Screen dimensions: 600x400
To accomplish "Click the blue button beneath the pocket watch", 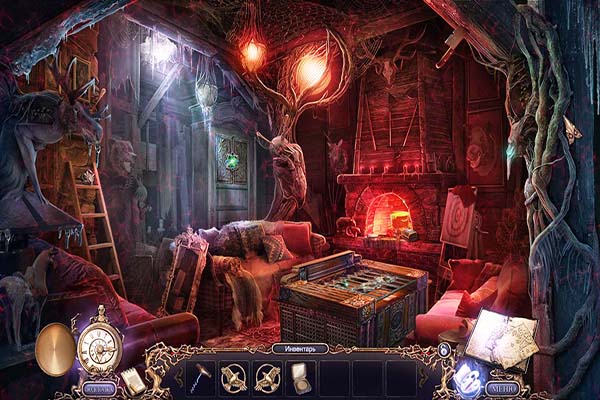I will tap(98, 387).
